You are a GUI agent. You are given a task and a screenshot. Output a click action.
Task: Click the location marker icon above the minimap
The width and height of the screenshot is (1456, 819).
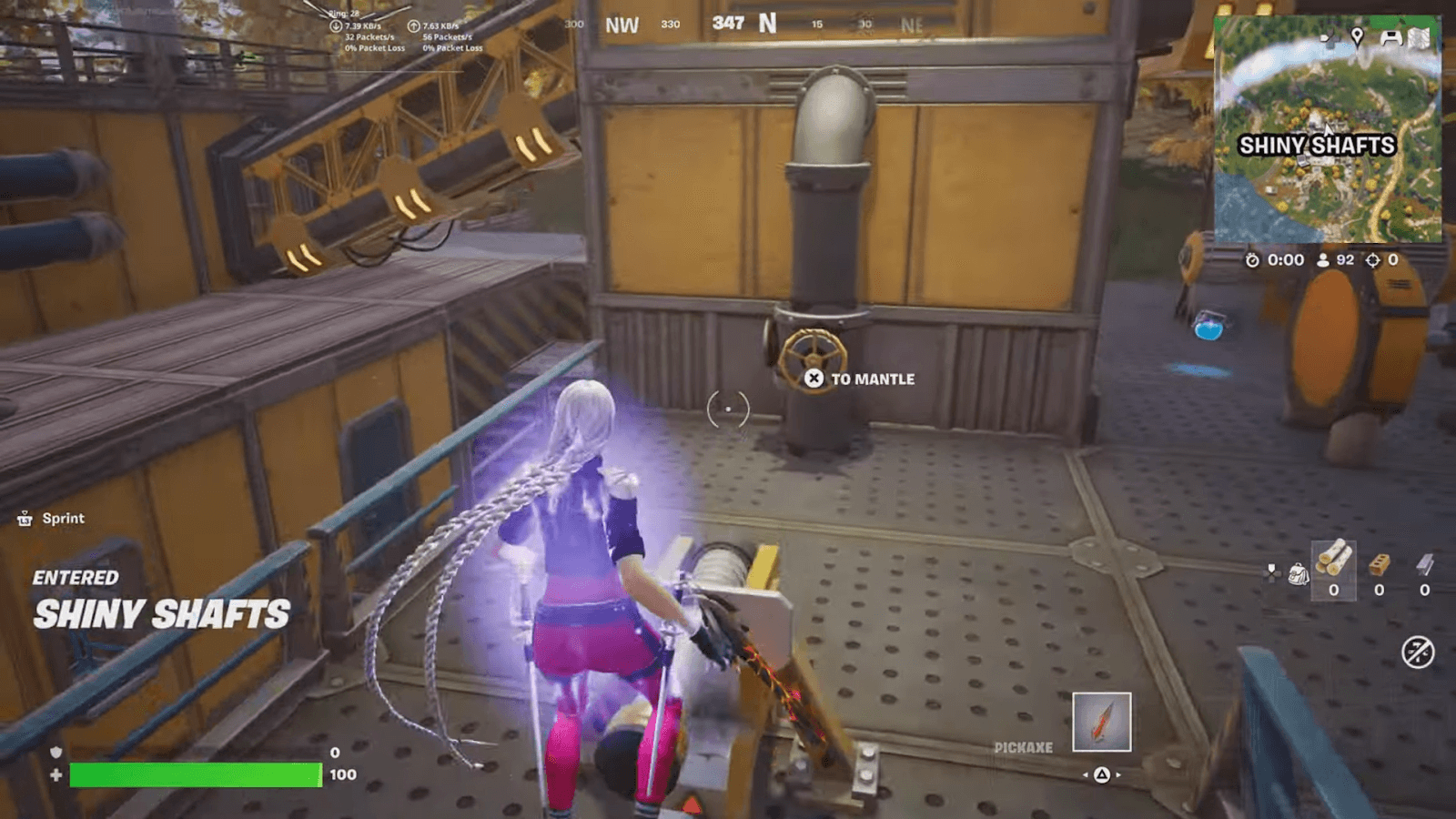pyautogui.click(x=1357, y=35)
